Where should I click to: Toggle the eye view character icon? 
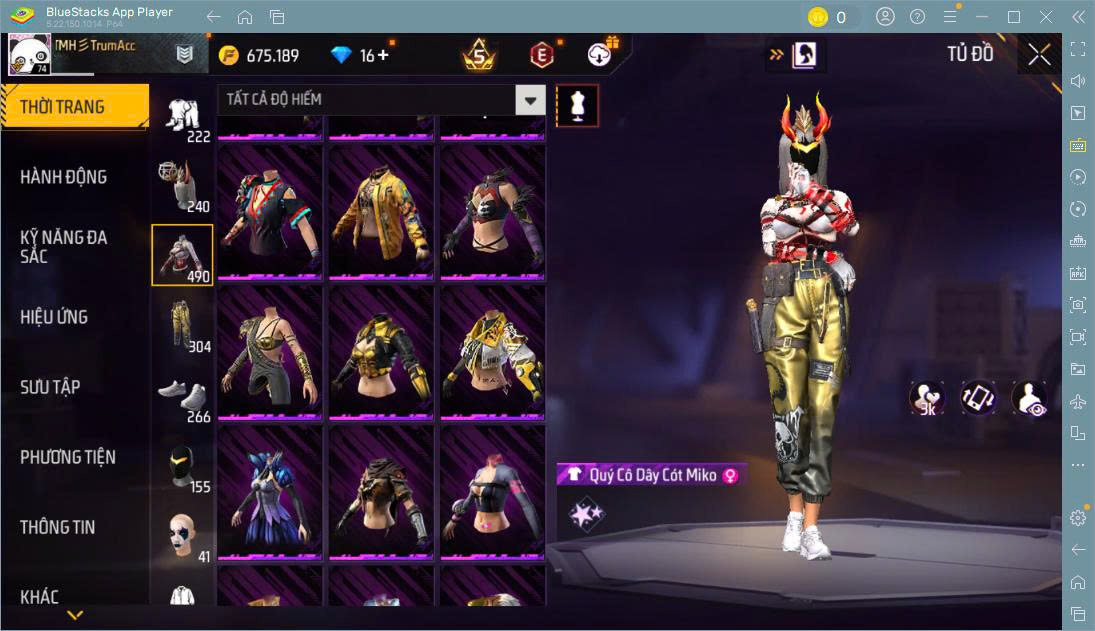point(1028,398)
